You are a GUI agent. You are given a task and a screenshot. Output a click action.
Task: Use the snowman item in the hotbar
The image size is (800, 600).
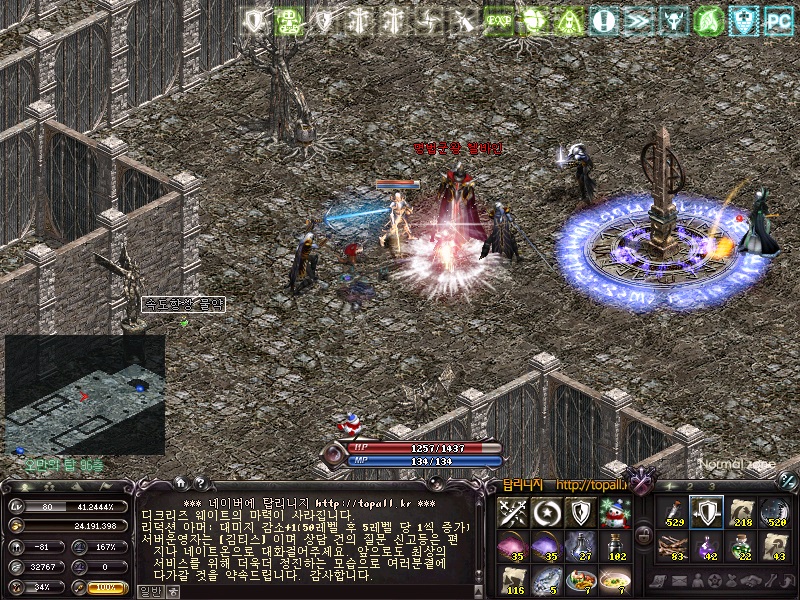[x=616, y=512]
